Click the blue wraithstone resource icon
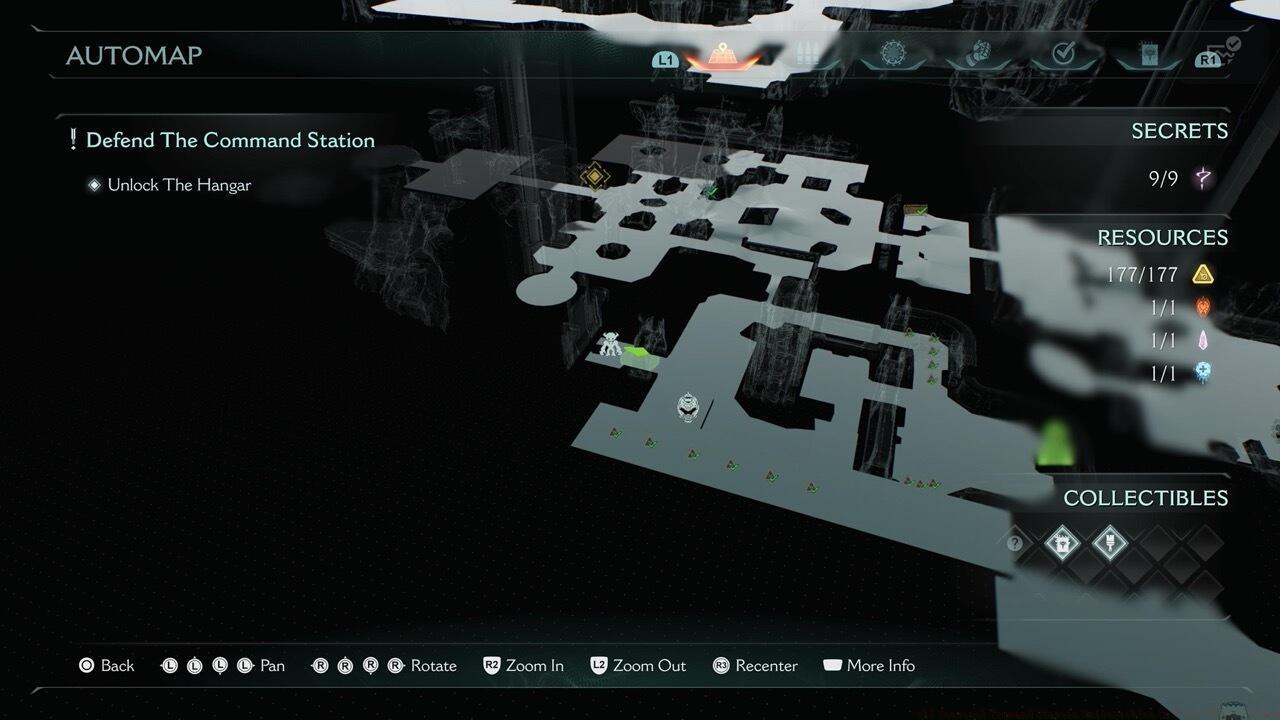Screen dimensions: 1280x720 click(1203, 373)
